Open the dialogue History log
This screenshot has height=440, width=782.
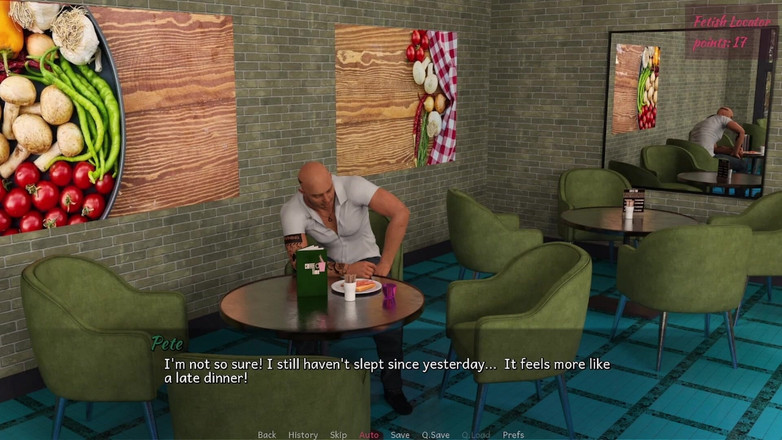303,435
